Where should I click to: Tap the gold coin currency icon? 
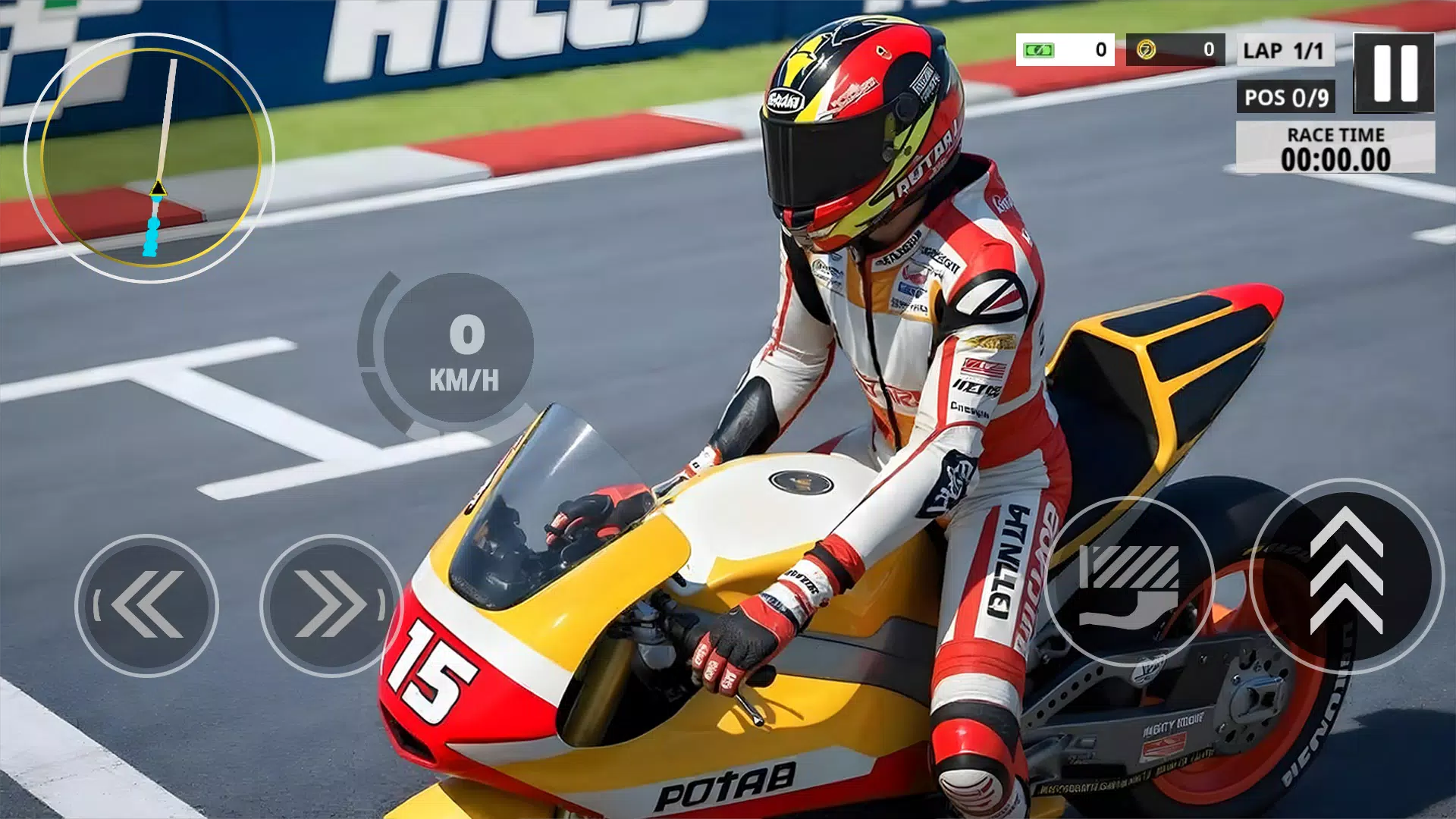[x=1145, y=51]
